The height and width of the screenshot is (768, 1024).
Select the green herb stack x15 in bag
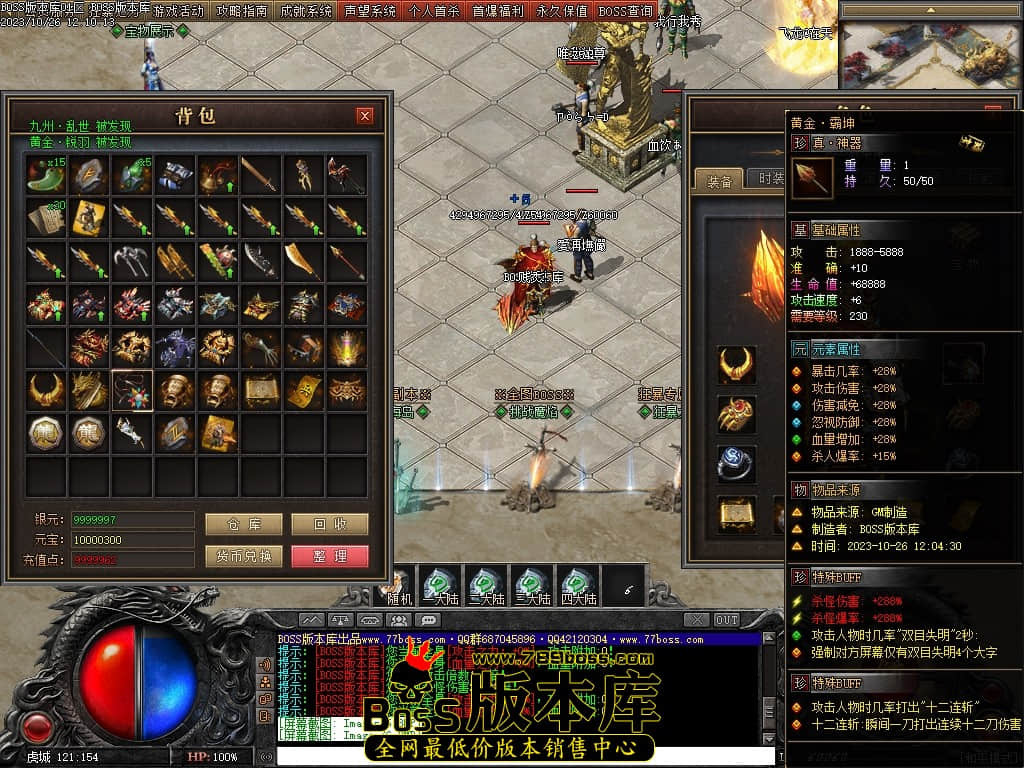[47, 175]
